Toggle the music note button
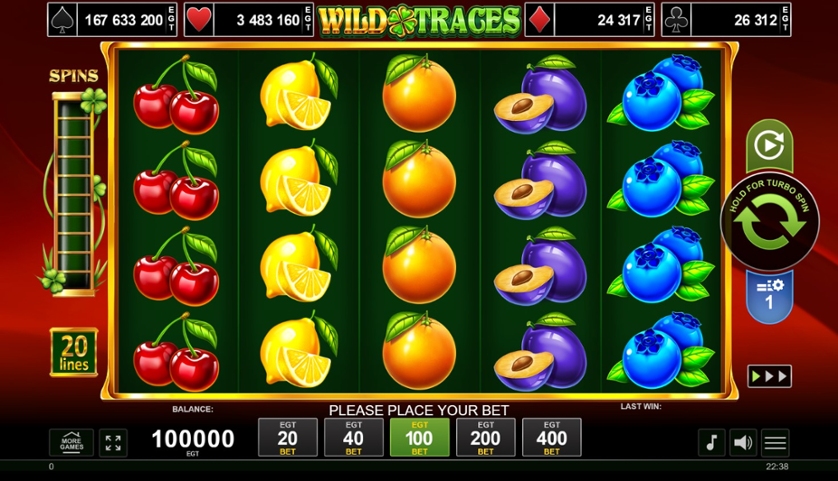This screenshot has height=481, width=838. coord(711,442)
